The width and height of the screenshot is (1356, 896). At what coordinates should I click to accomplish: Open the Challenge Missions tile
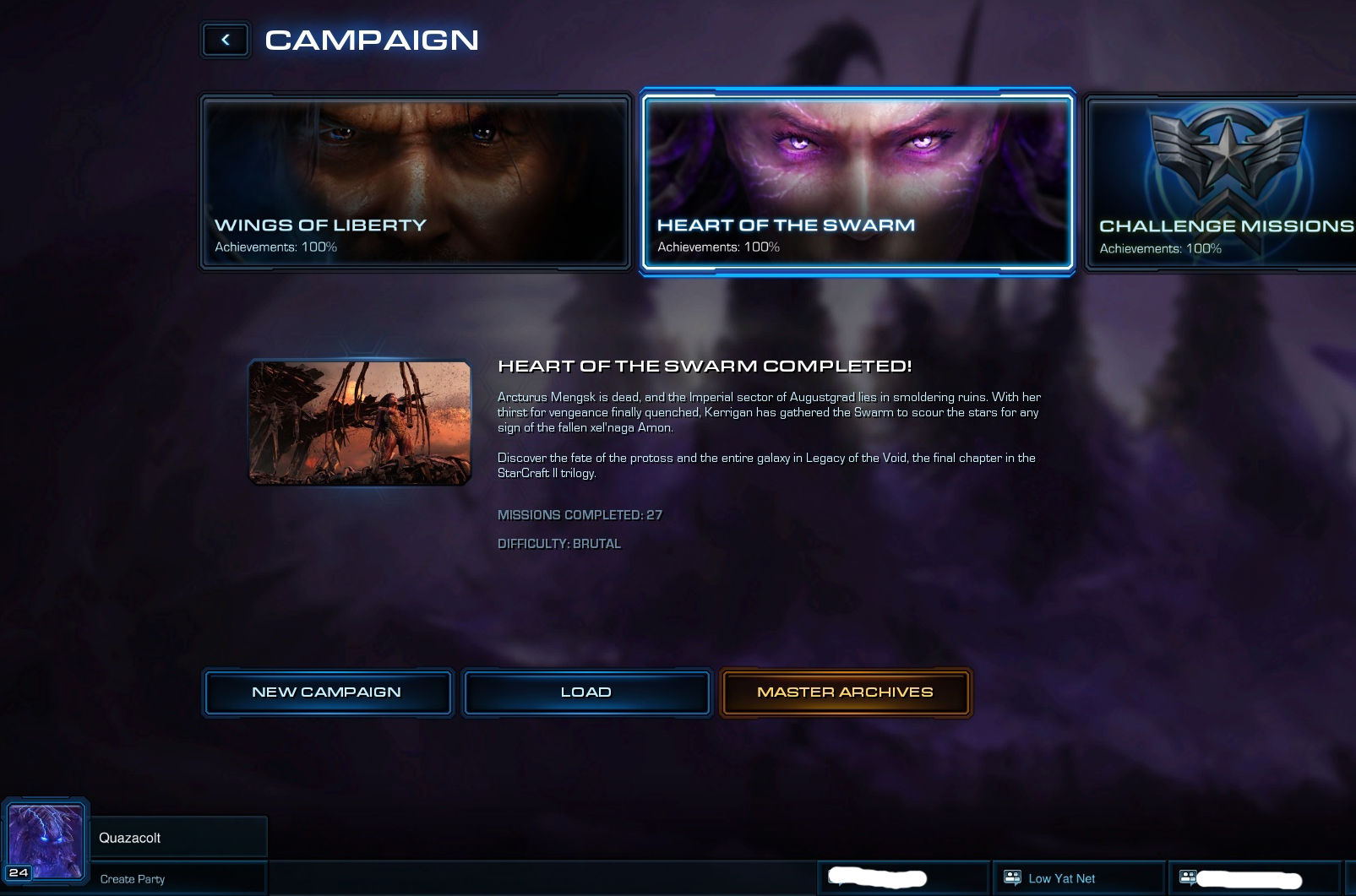[1222, 182]
